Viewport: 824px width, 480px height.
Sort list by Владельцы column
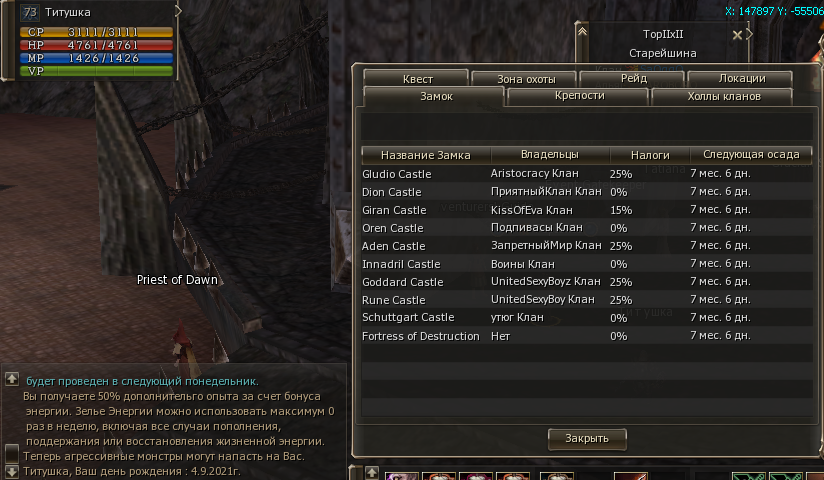(x=549, y=155)
